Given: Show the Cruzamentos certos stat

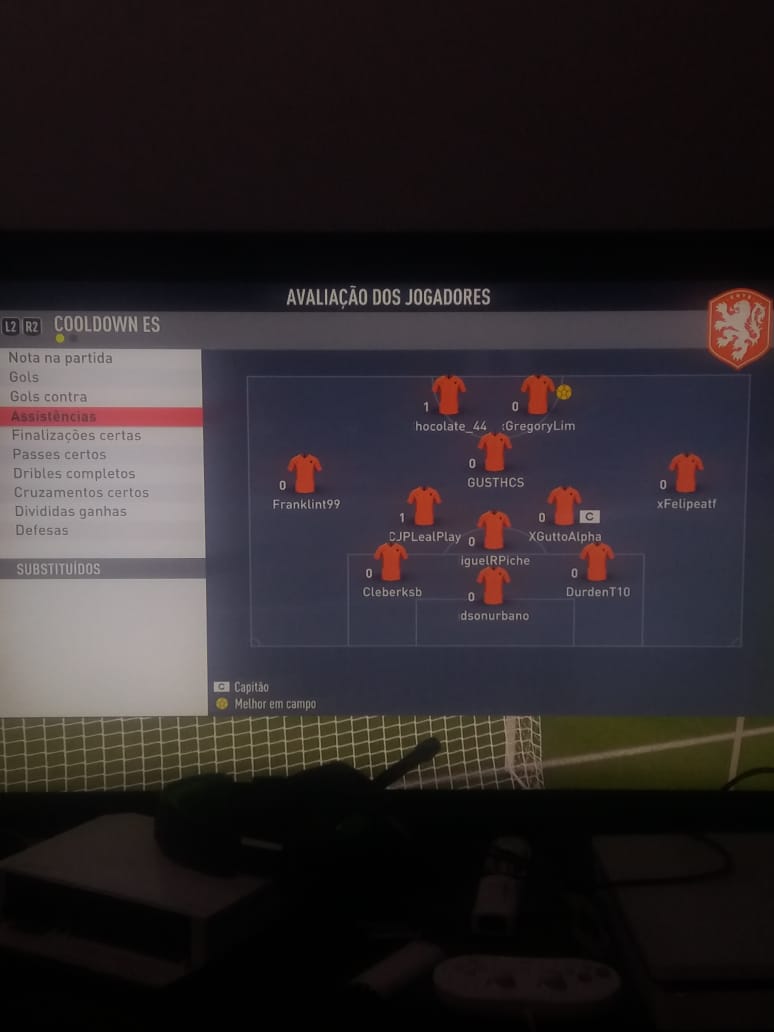Looking at the screenshot, I should [81, 492].
